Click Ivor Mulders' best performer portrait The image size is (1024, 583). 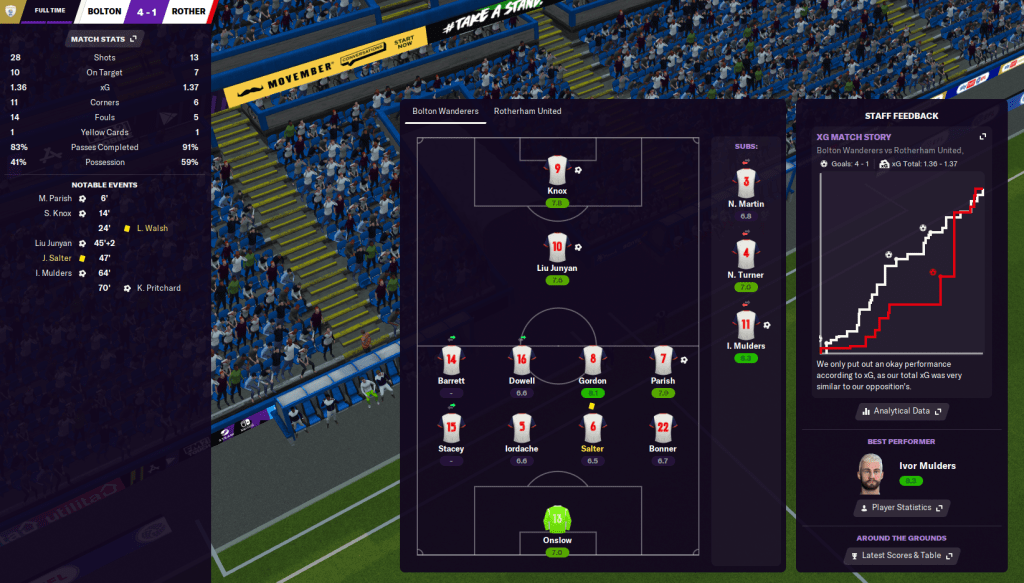(x=874, y=472)
